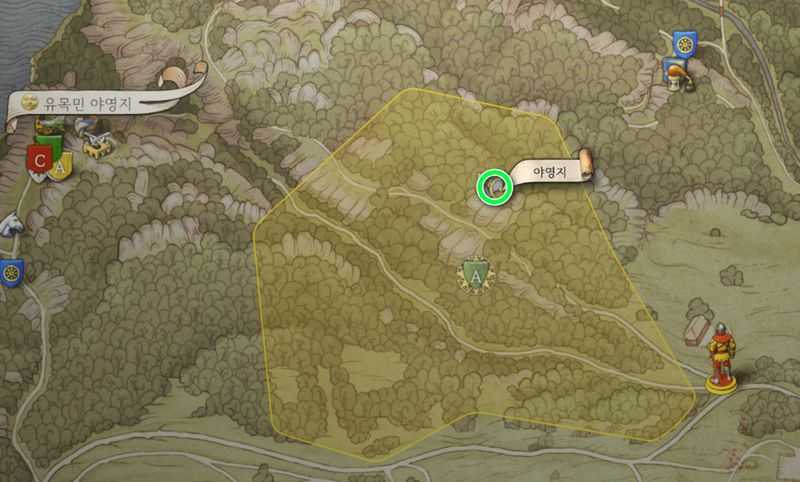Image resolution: width=800 pixels, height=482 pixels.
Task: Select the 유목민 야영지 location banner
Action: point(88,102)
